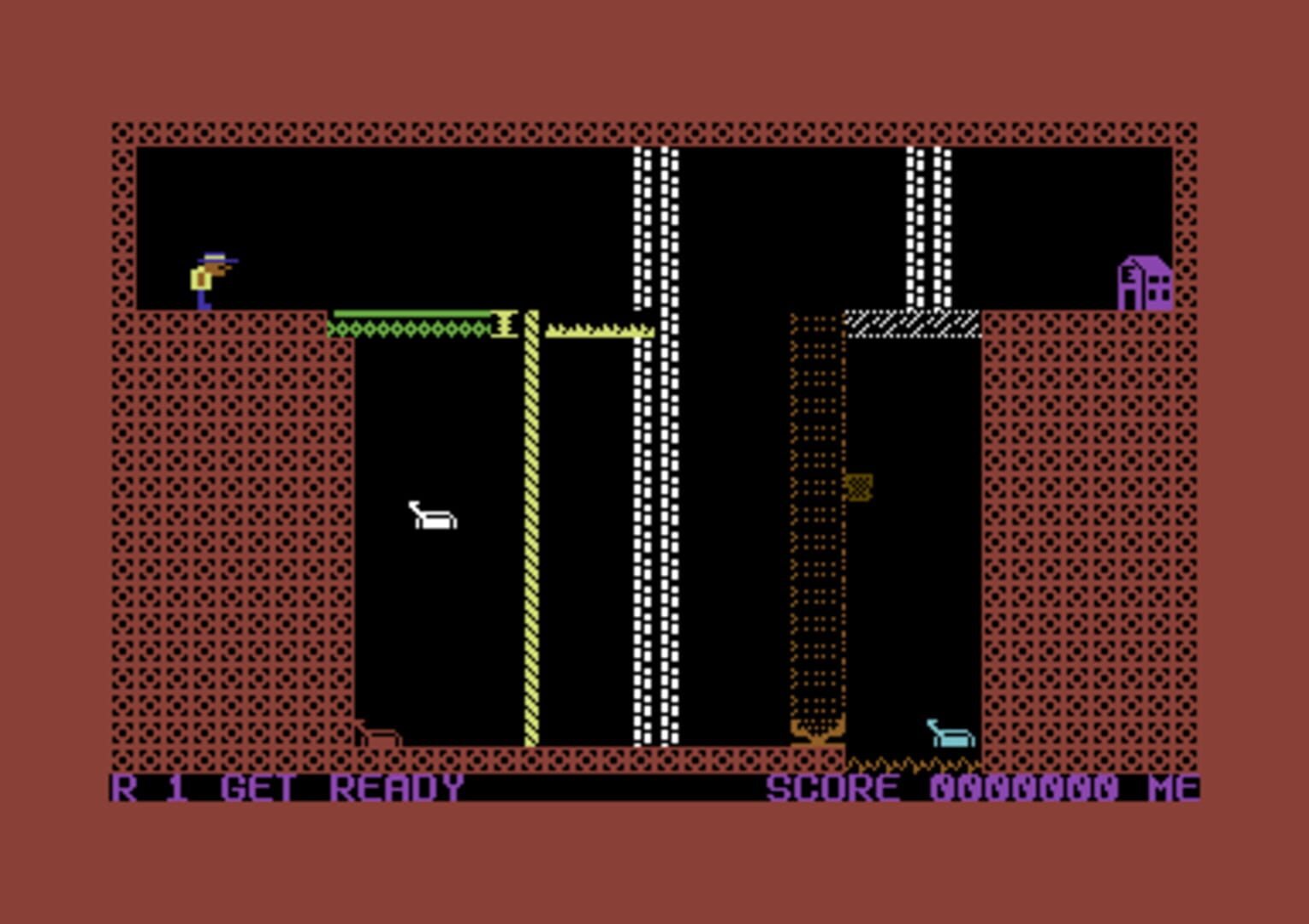
Task: Select the white wheelbarrow in the shaft
Action: 433,515
